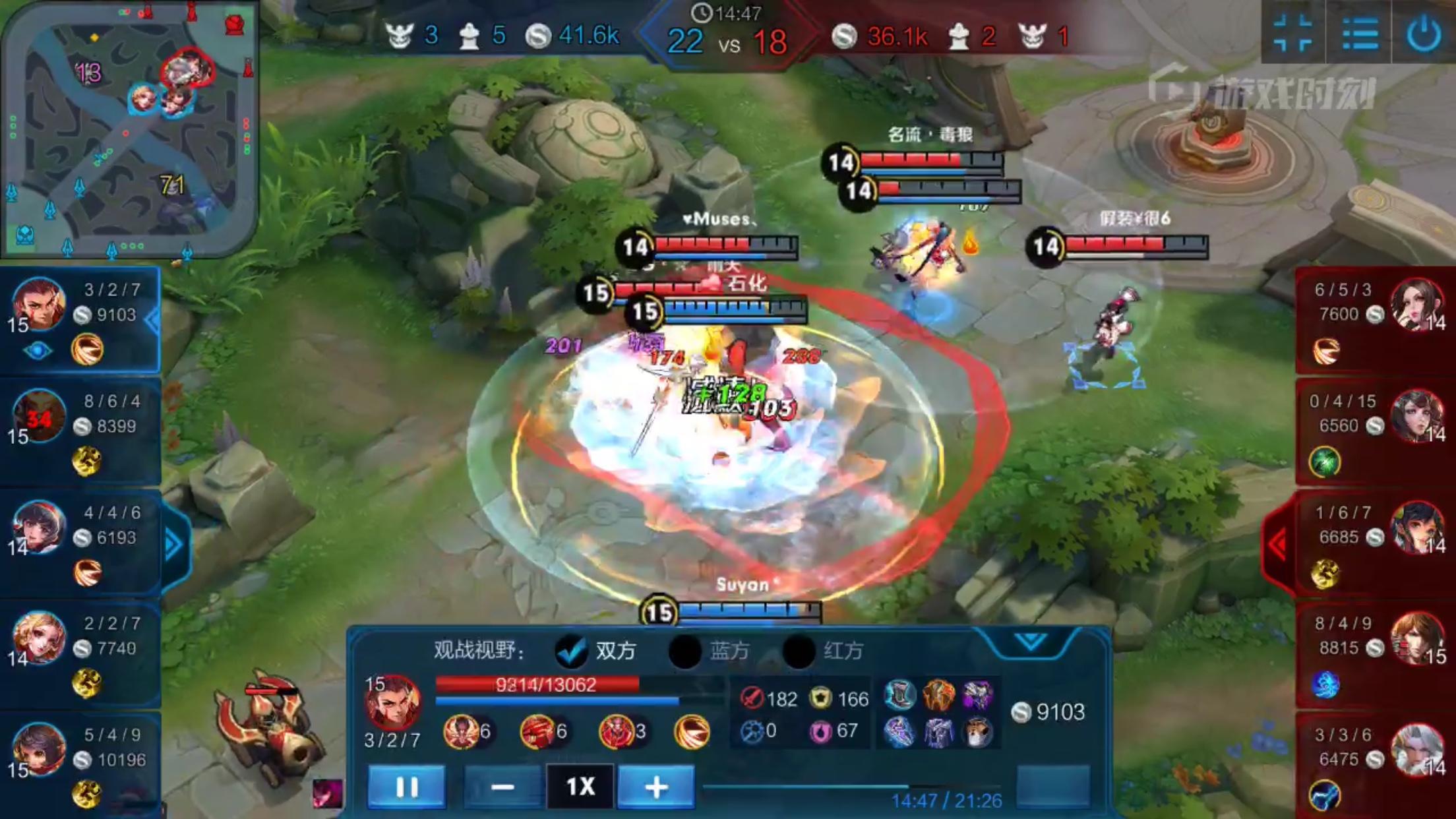Image resolution: width=1456 pixels, height=819 pixels.
Task: Exit replay with the power button
Action: coord(1424,33)
